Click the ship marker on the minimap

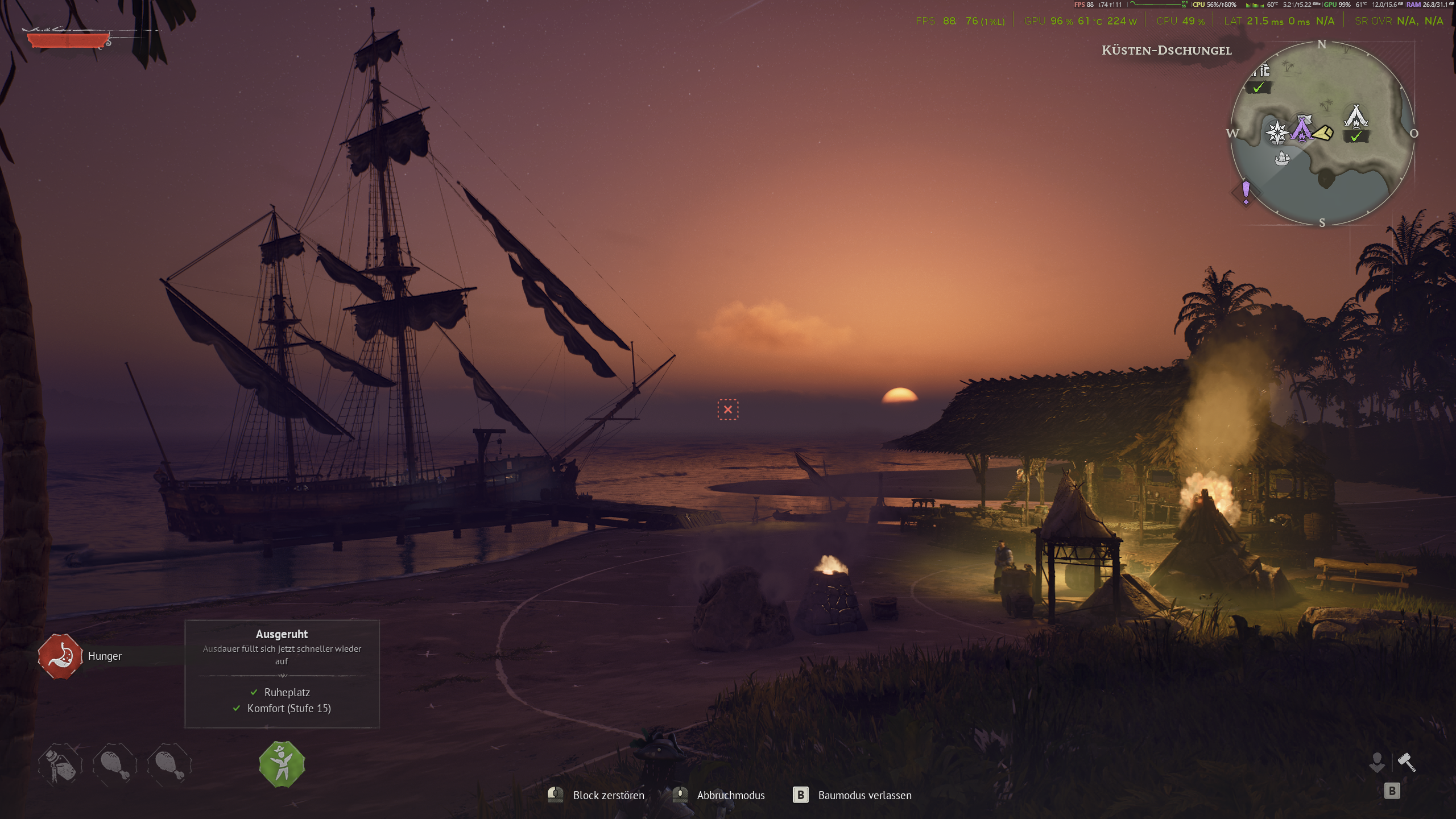click(1282, 158)
